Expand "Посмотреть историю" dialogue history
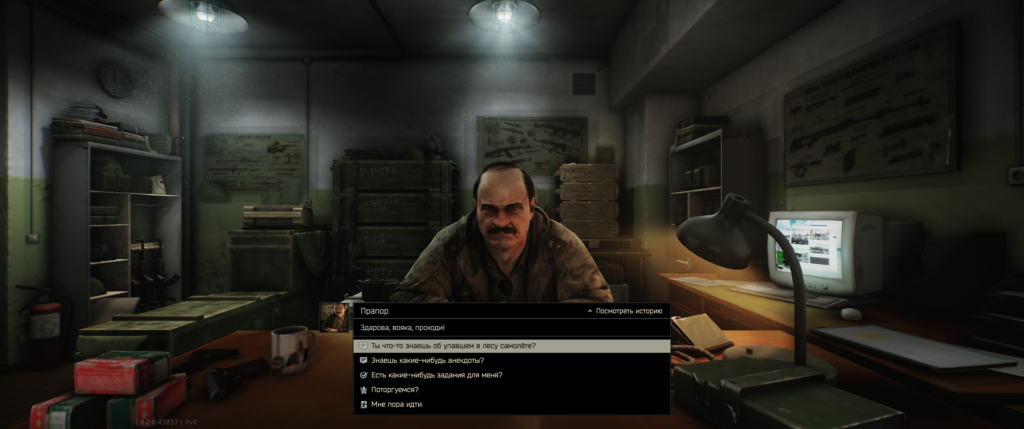 [624, 312]
